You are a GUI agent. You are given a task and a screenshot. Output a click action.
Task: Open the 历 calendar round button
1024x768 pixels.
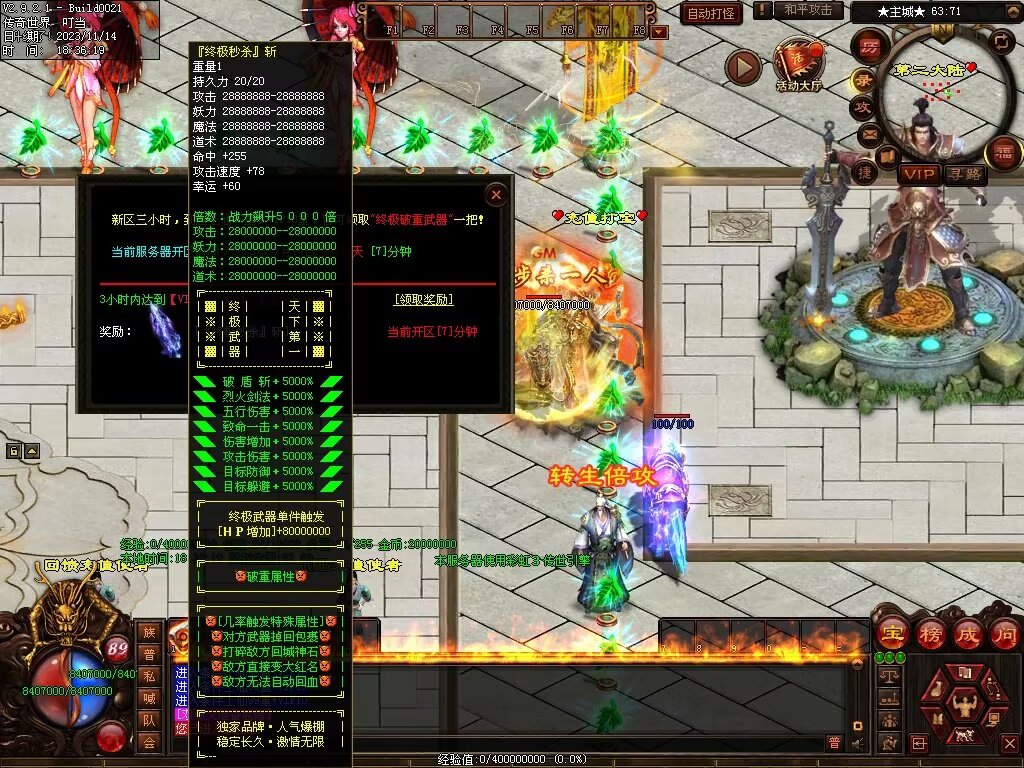(871, 47)
